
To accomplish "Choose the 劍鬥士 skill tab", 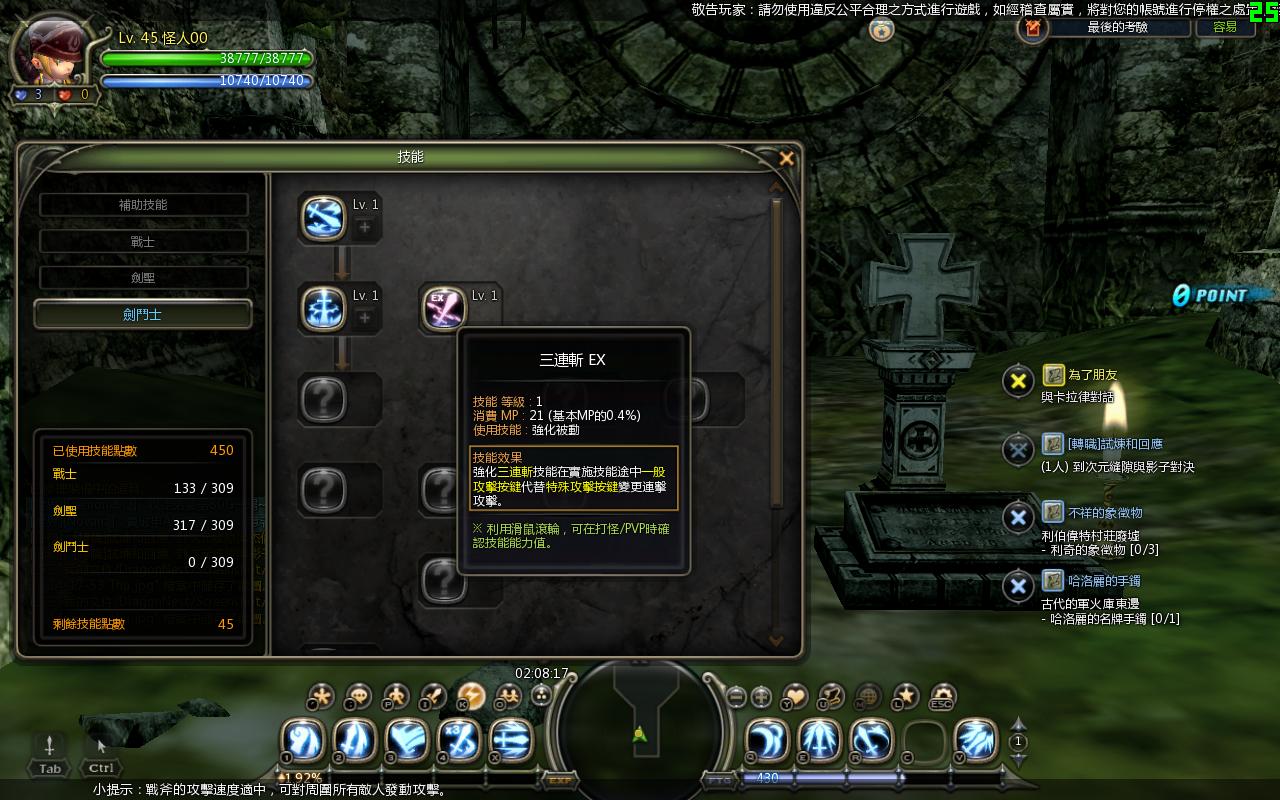I will point(143,314).
